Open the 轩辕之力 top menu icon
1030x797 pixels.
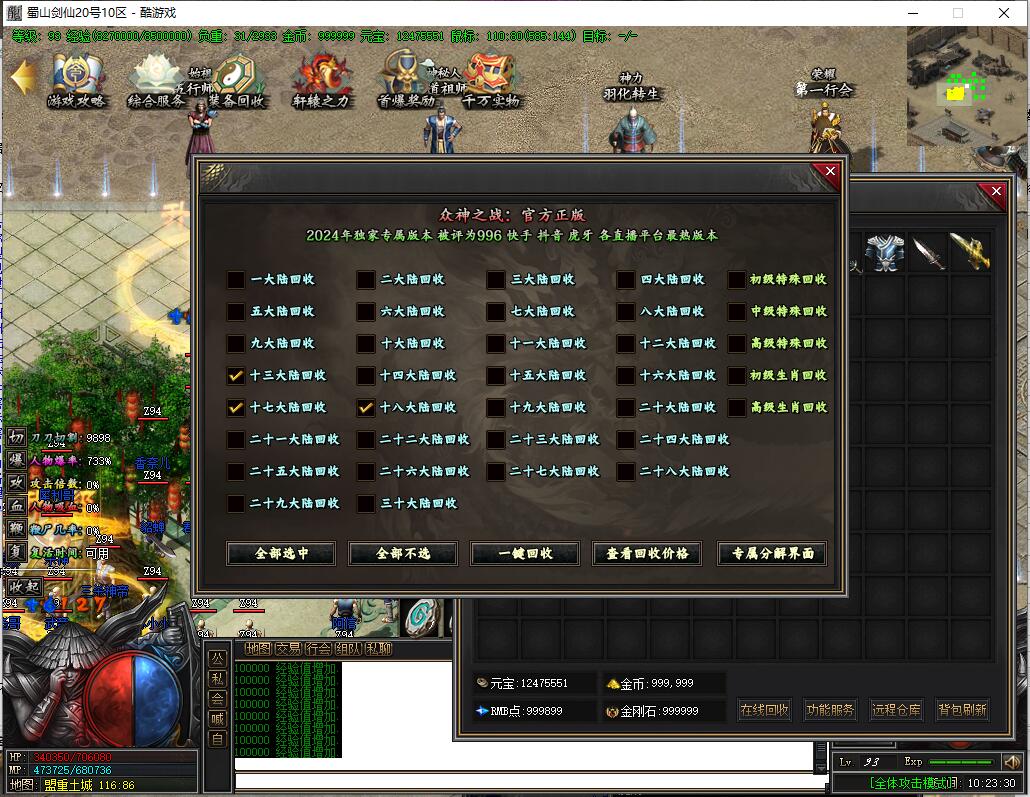click(322, 81)
